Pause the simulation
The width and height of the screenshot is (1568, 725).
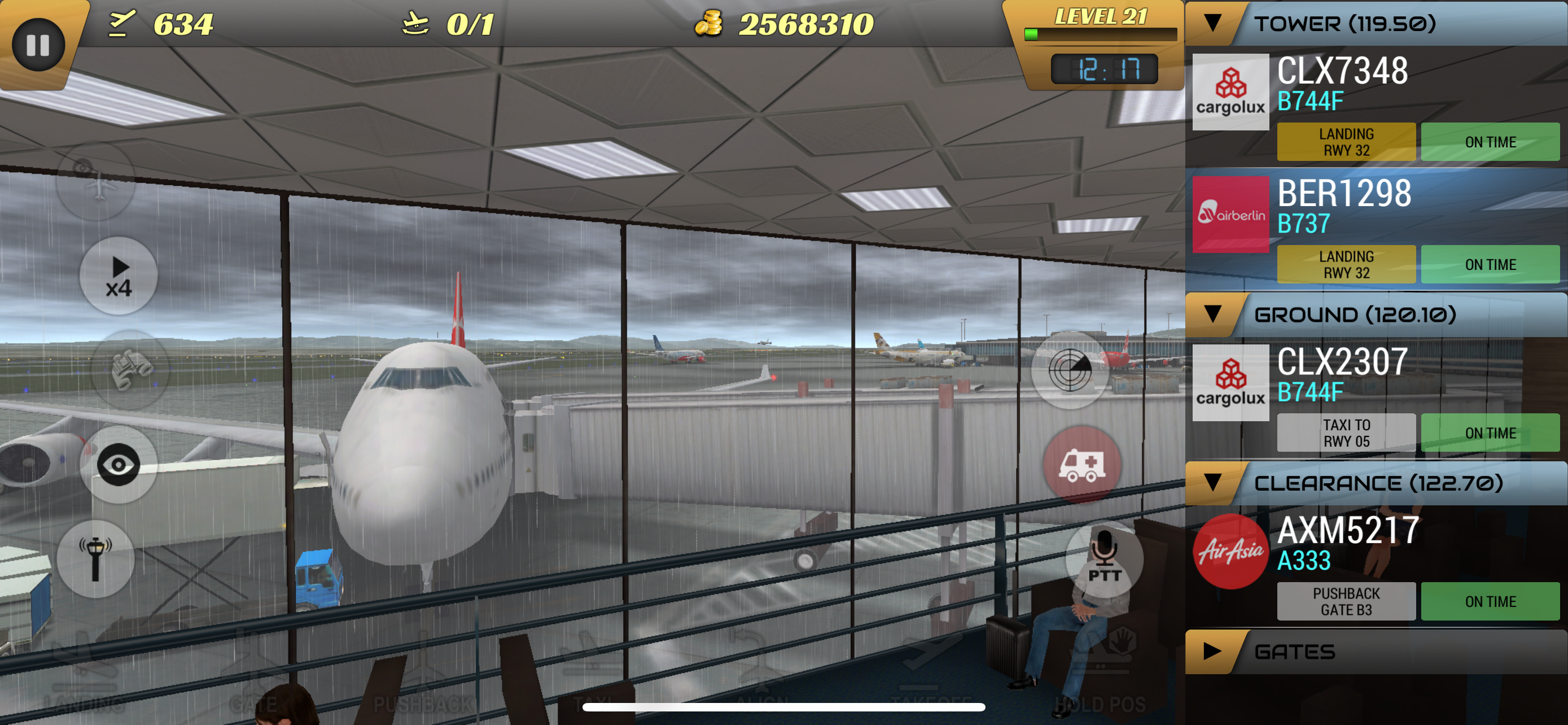tap(38, 44)
